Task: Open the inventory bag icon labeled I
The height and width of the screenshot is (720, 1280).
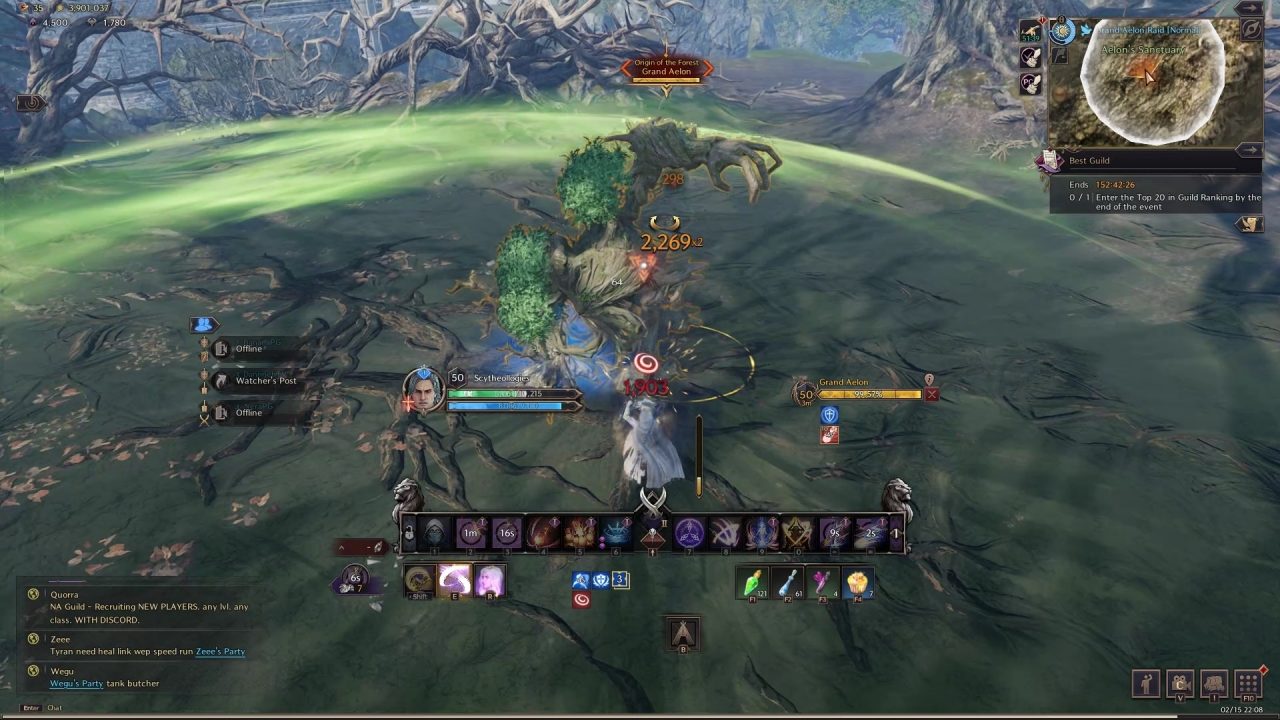Action: (1214, 685)
